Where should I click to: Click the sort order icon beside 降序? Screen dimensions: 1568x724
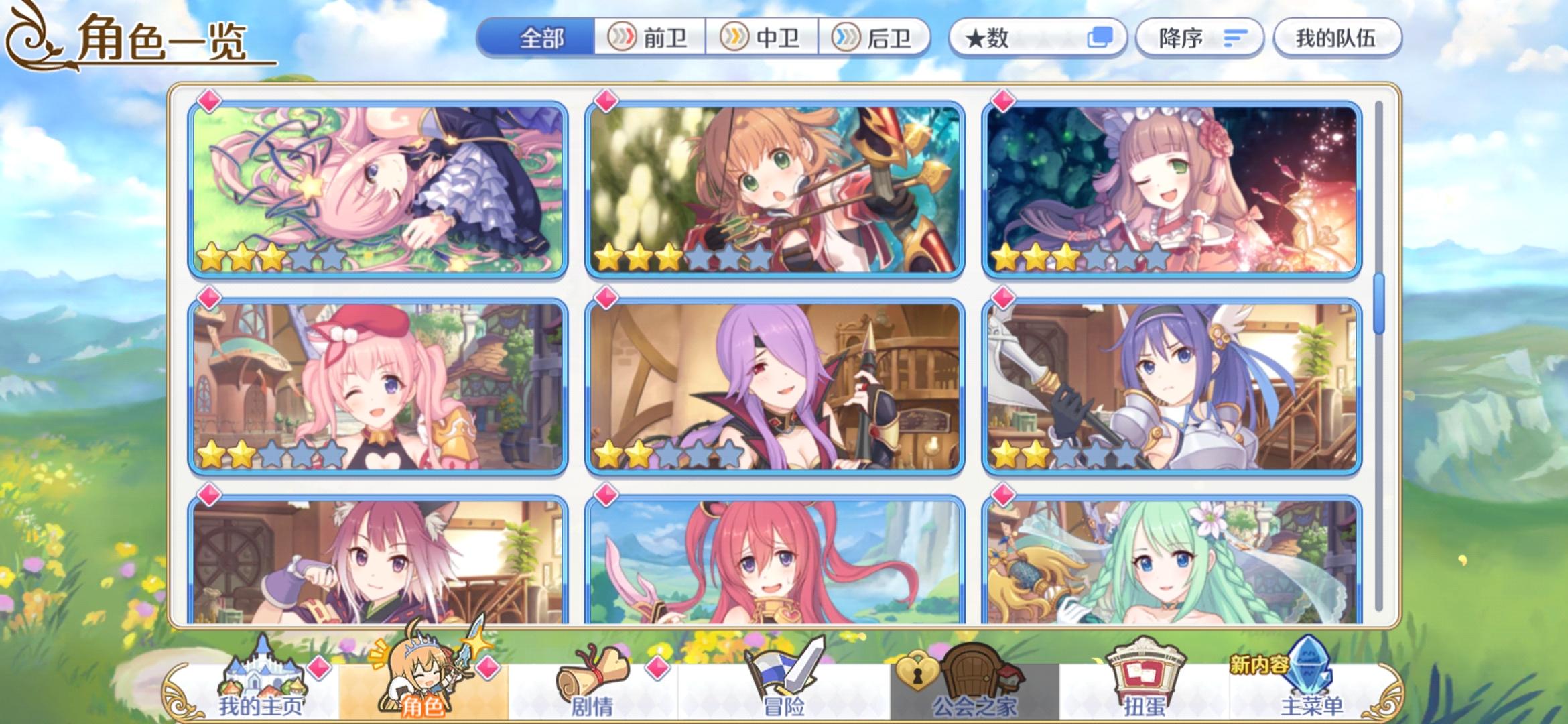tap(1236, 38)
